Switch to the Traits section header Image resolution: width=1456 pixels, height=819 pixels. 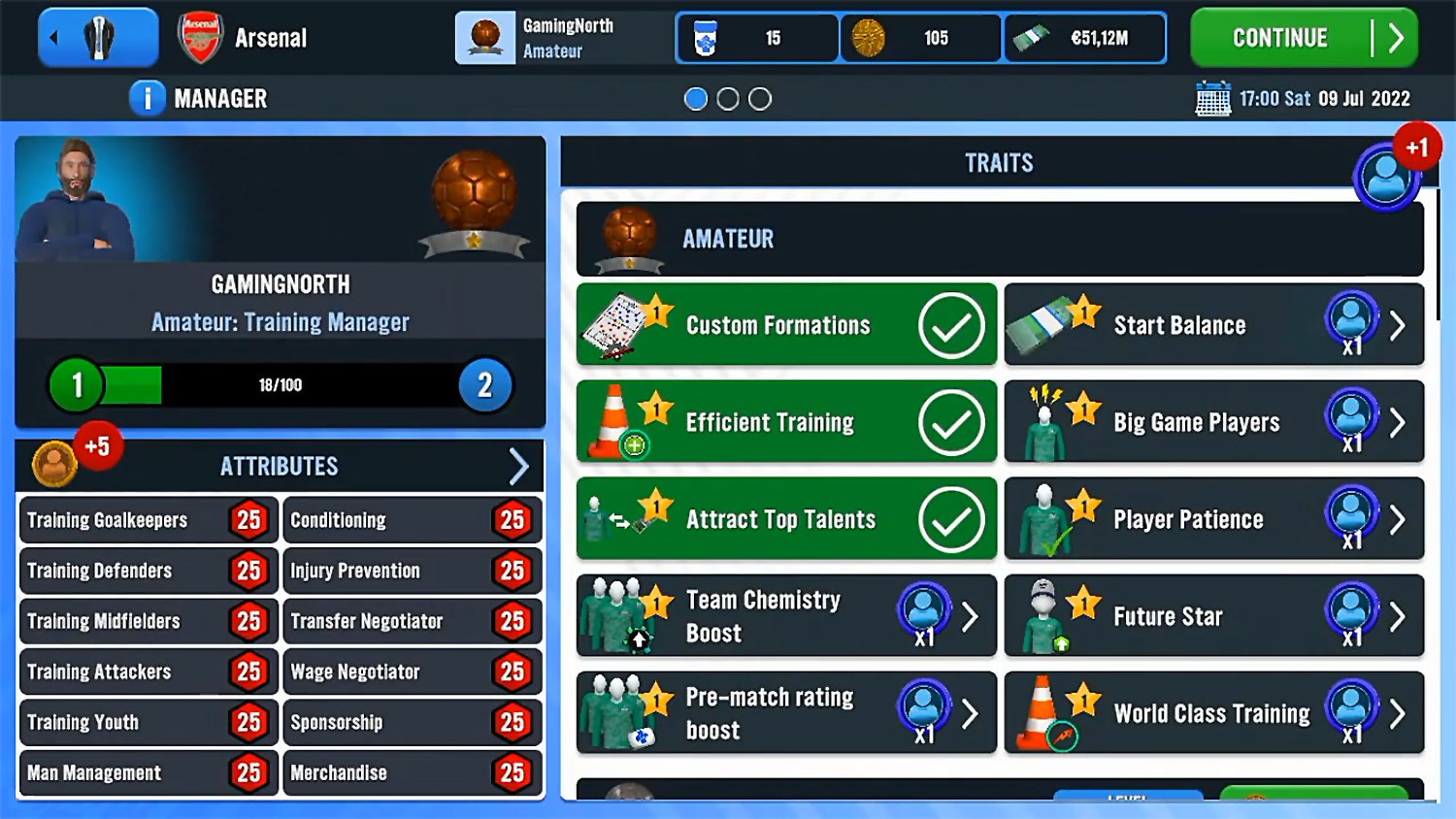(998, 162)
